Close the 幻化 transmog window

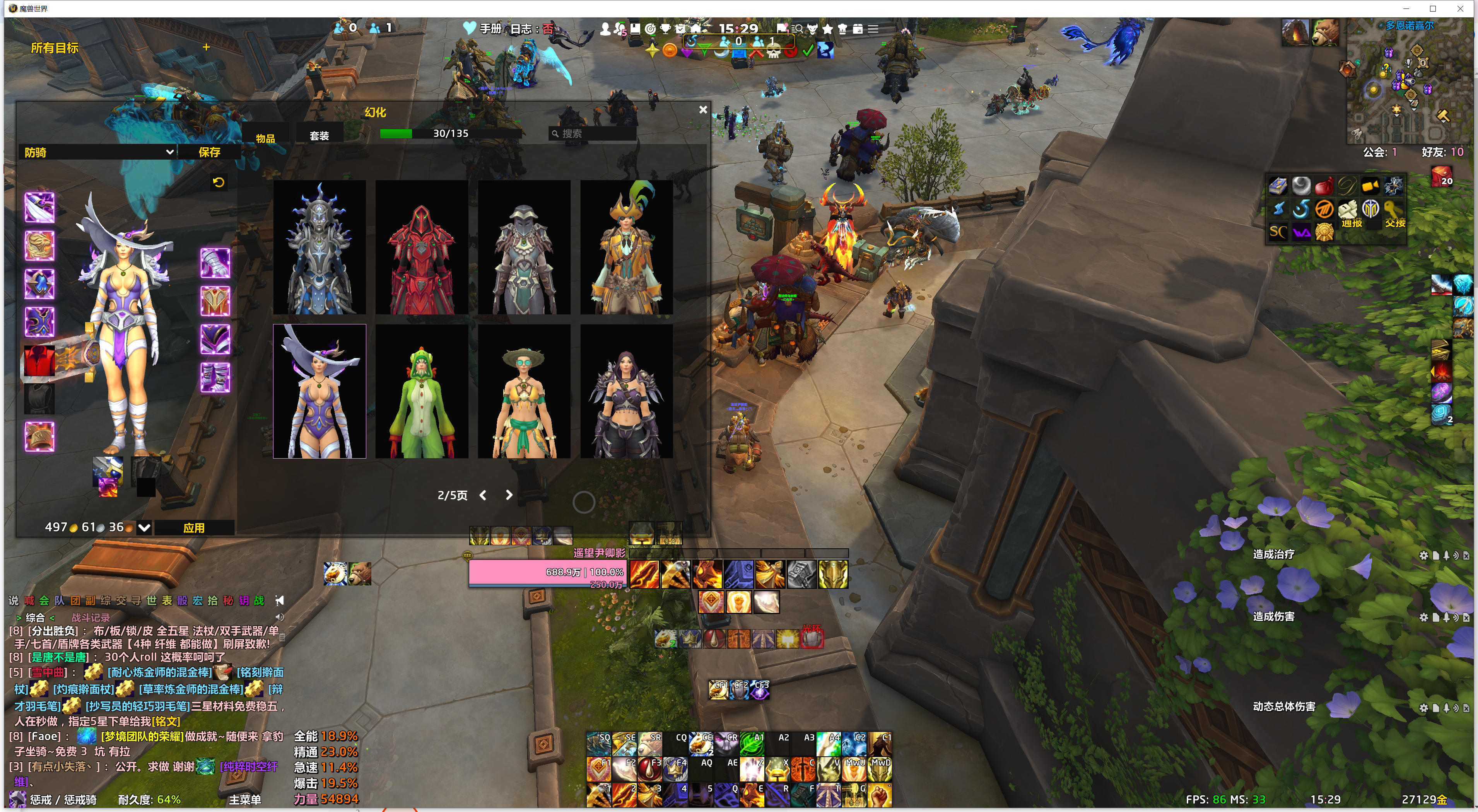(703, 109)
